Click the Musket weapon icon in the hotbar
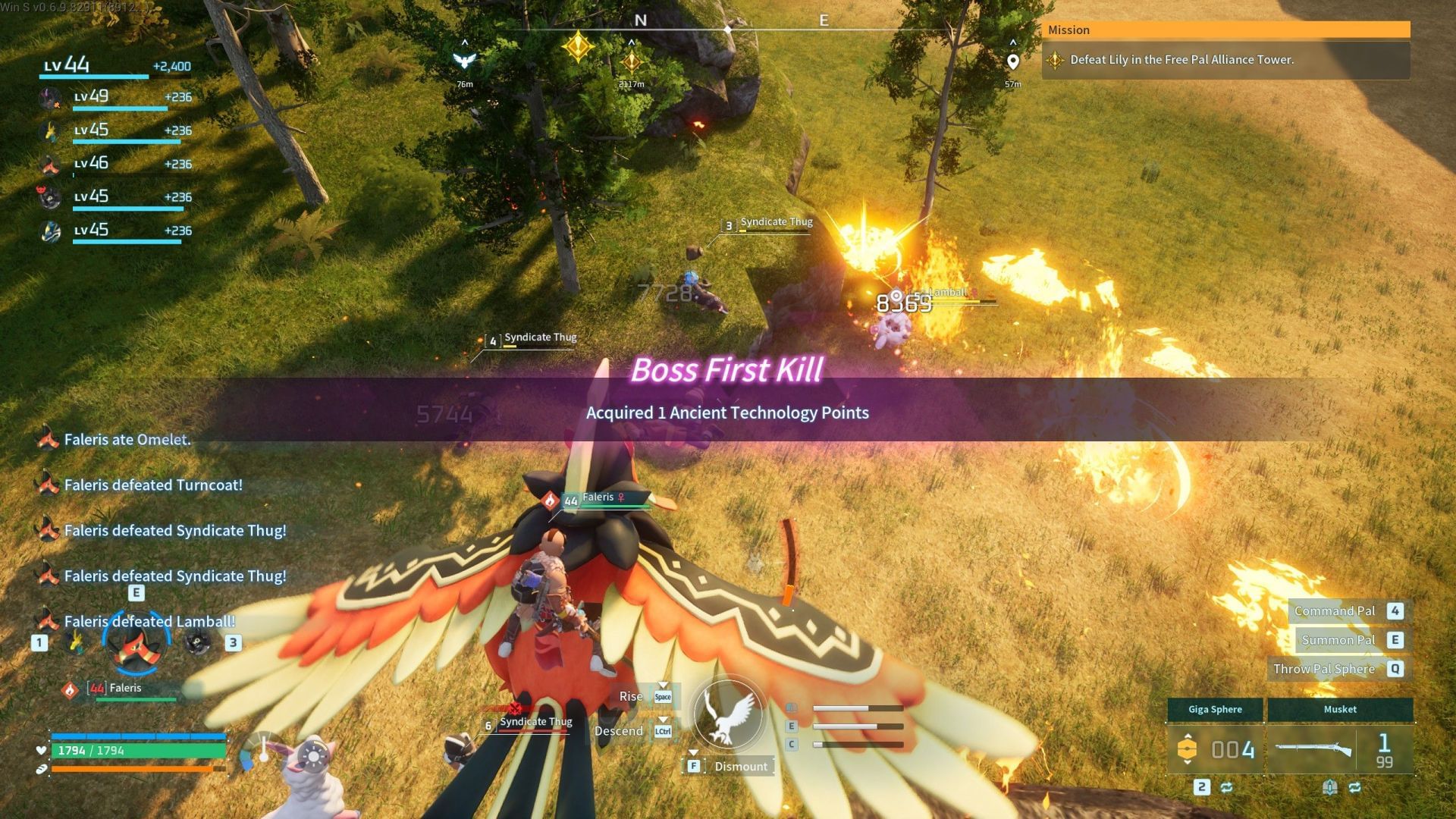This screenshot has height=819, width=1456. pos(1313,750)
